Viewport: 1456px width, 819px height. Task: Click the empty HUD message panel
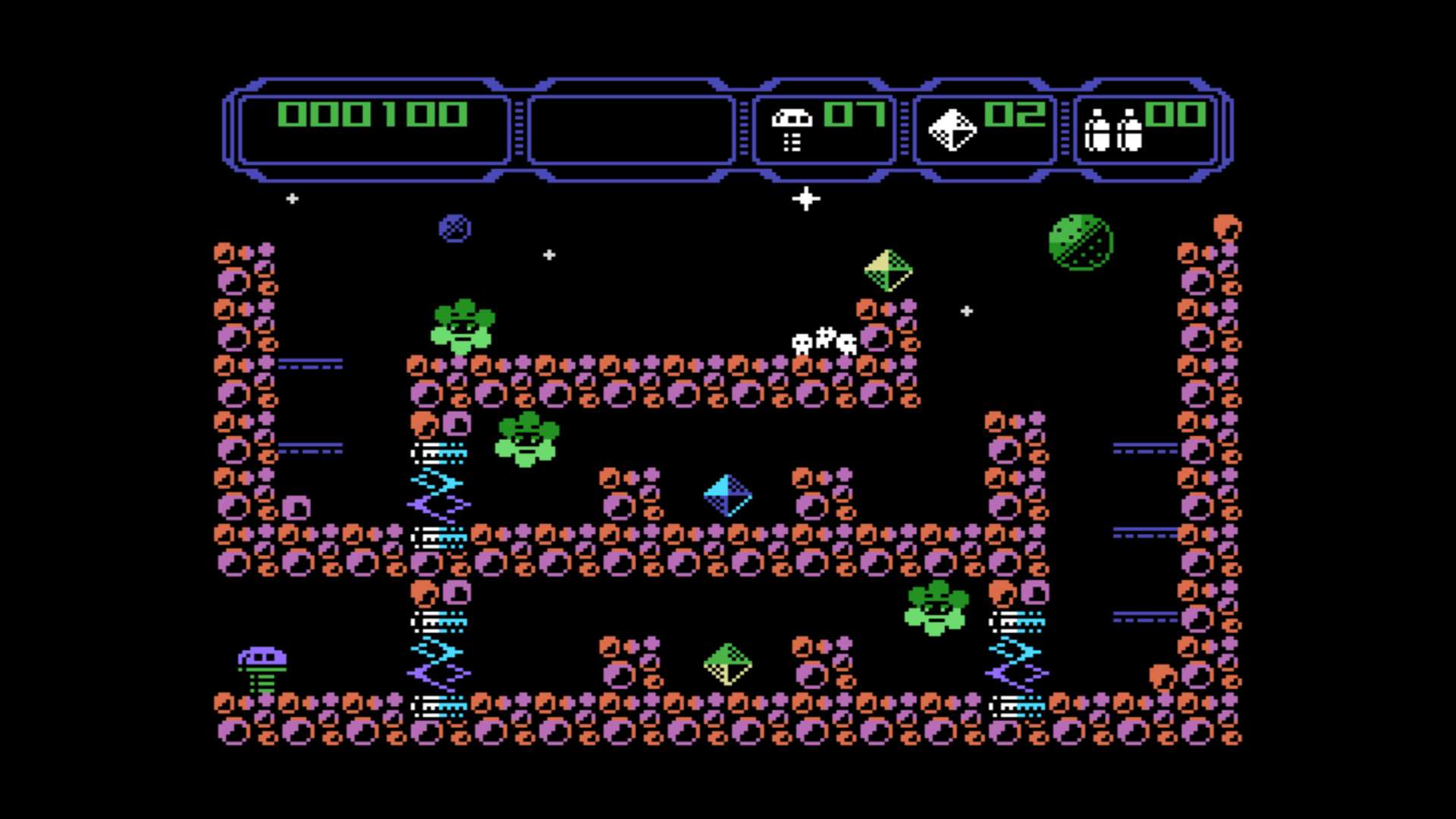pos(631,129)
